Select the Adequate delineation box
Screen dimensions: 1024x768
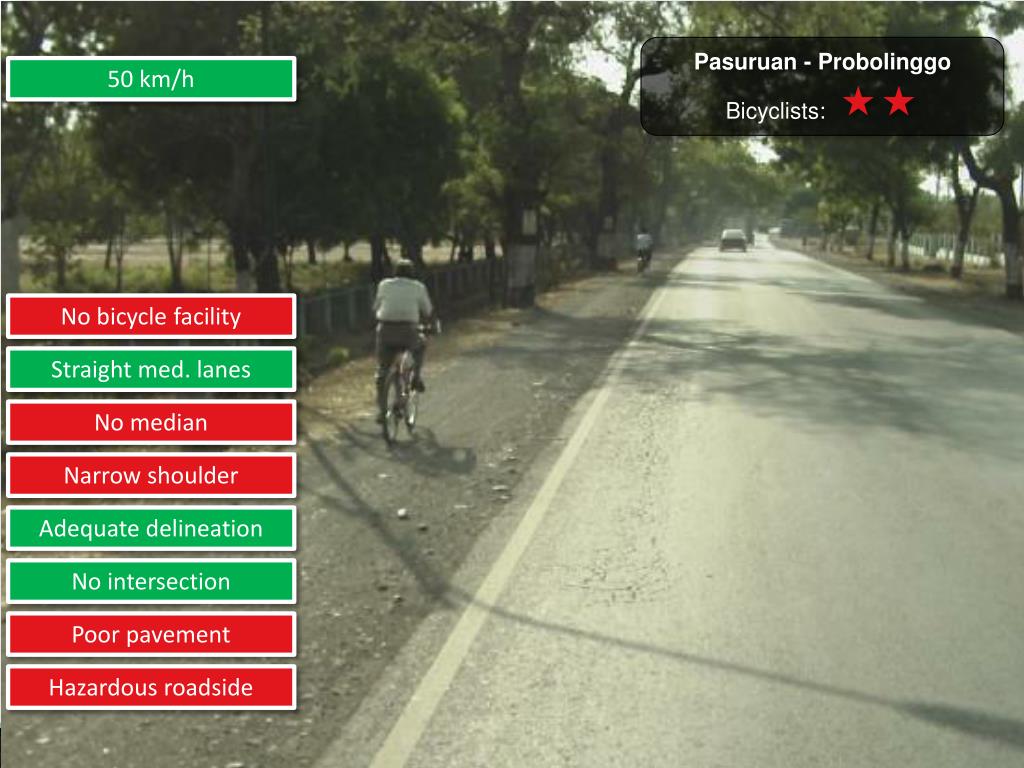151,529
